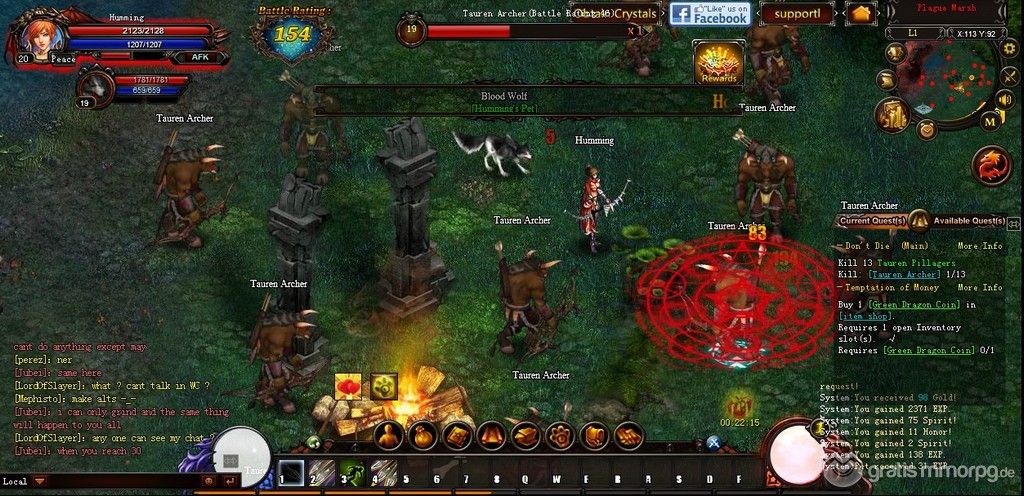Open the support page button

(797, 14)
